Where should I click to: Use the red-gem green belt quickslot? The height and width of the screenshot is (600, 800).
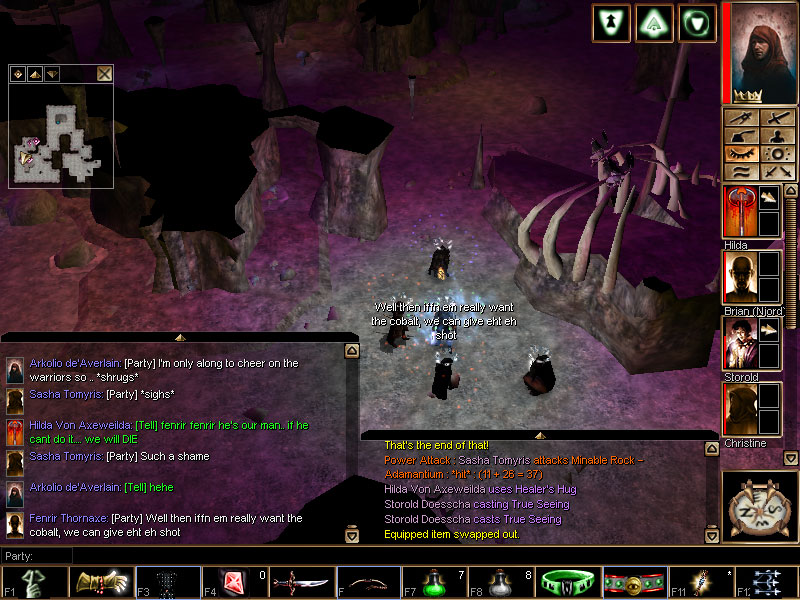pos(635,581)
